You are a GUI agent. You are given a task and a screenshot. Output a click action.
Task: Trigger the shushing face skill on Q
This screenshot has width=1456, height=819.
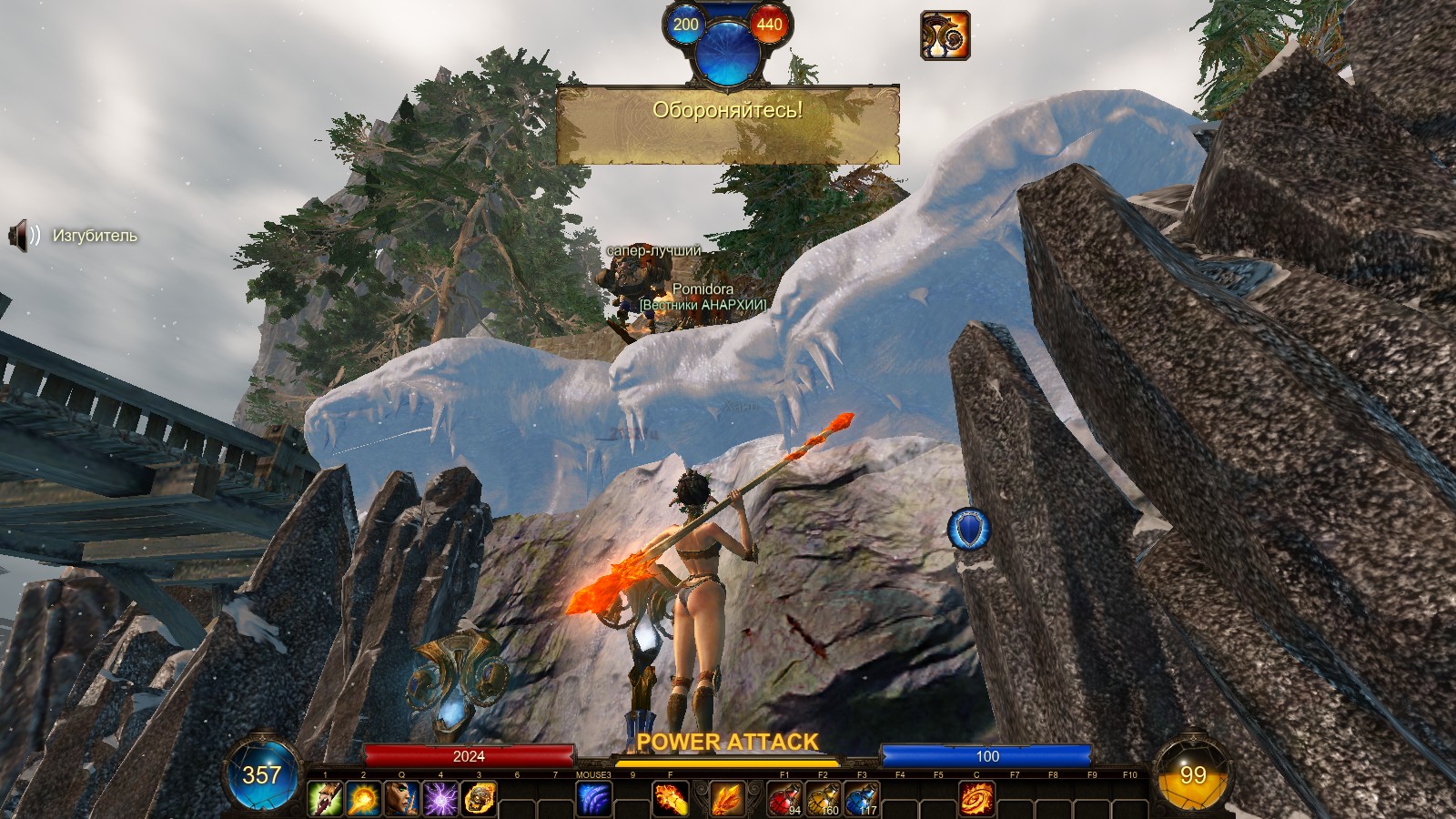[401, 799]
